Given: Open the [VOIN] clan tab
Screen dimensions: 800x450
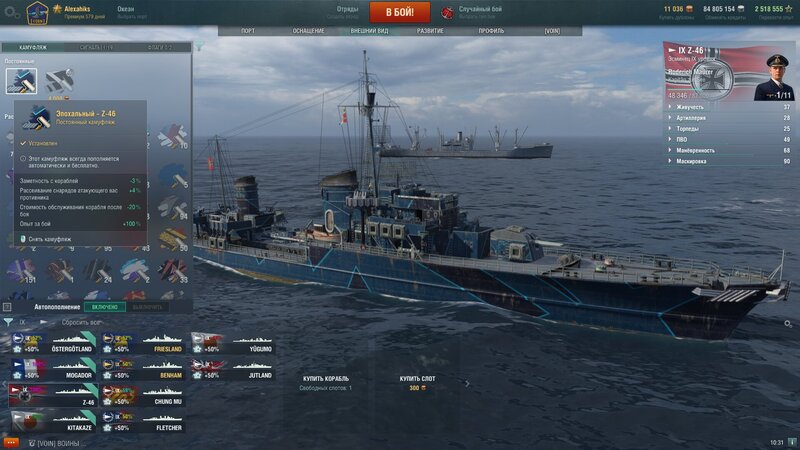Looking at the screenshot, I should click(552, 31).
